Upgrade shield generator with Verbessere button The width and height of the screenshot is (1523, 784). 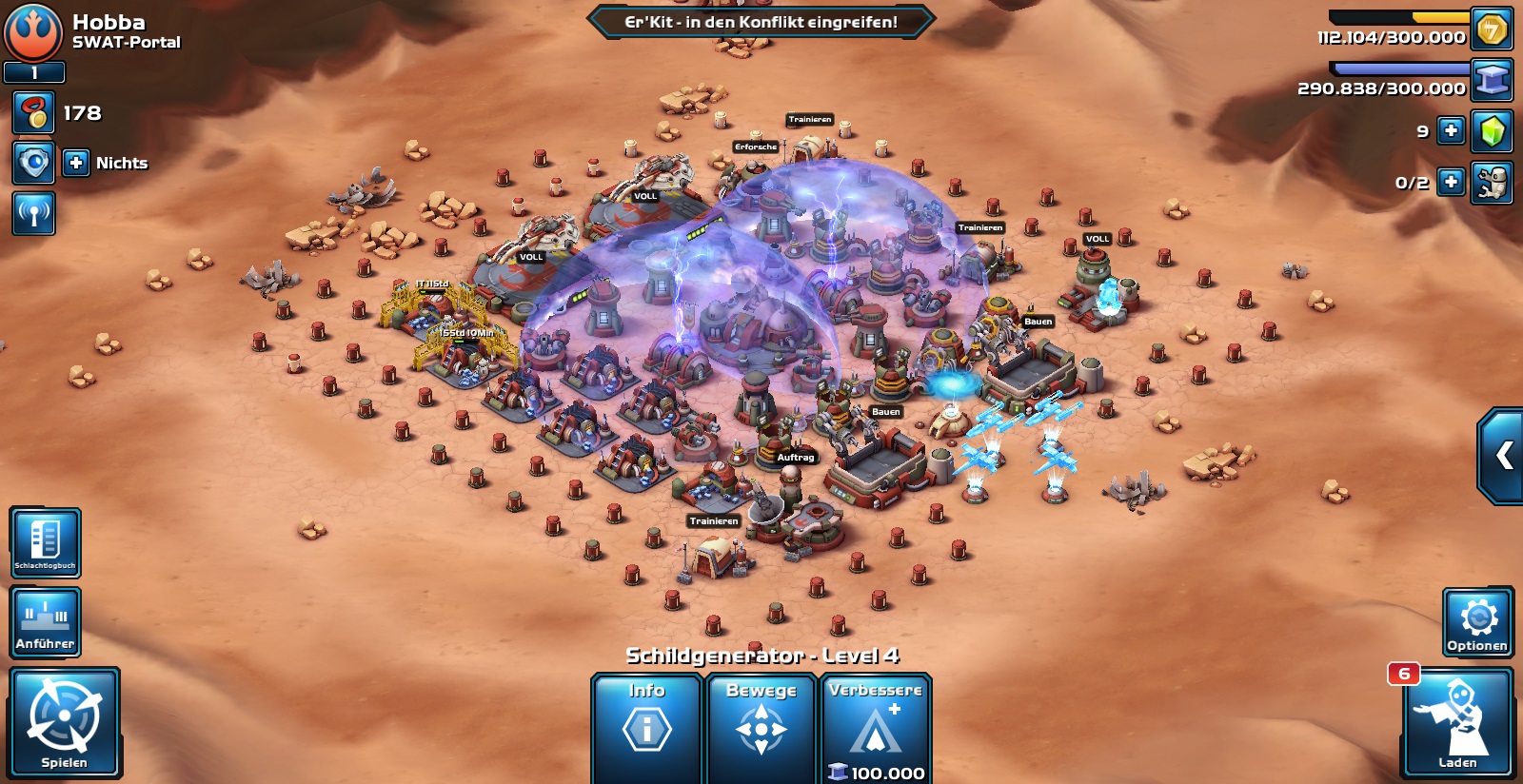(876, 728)
